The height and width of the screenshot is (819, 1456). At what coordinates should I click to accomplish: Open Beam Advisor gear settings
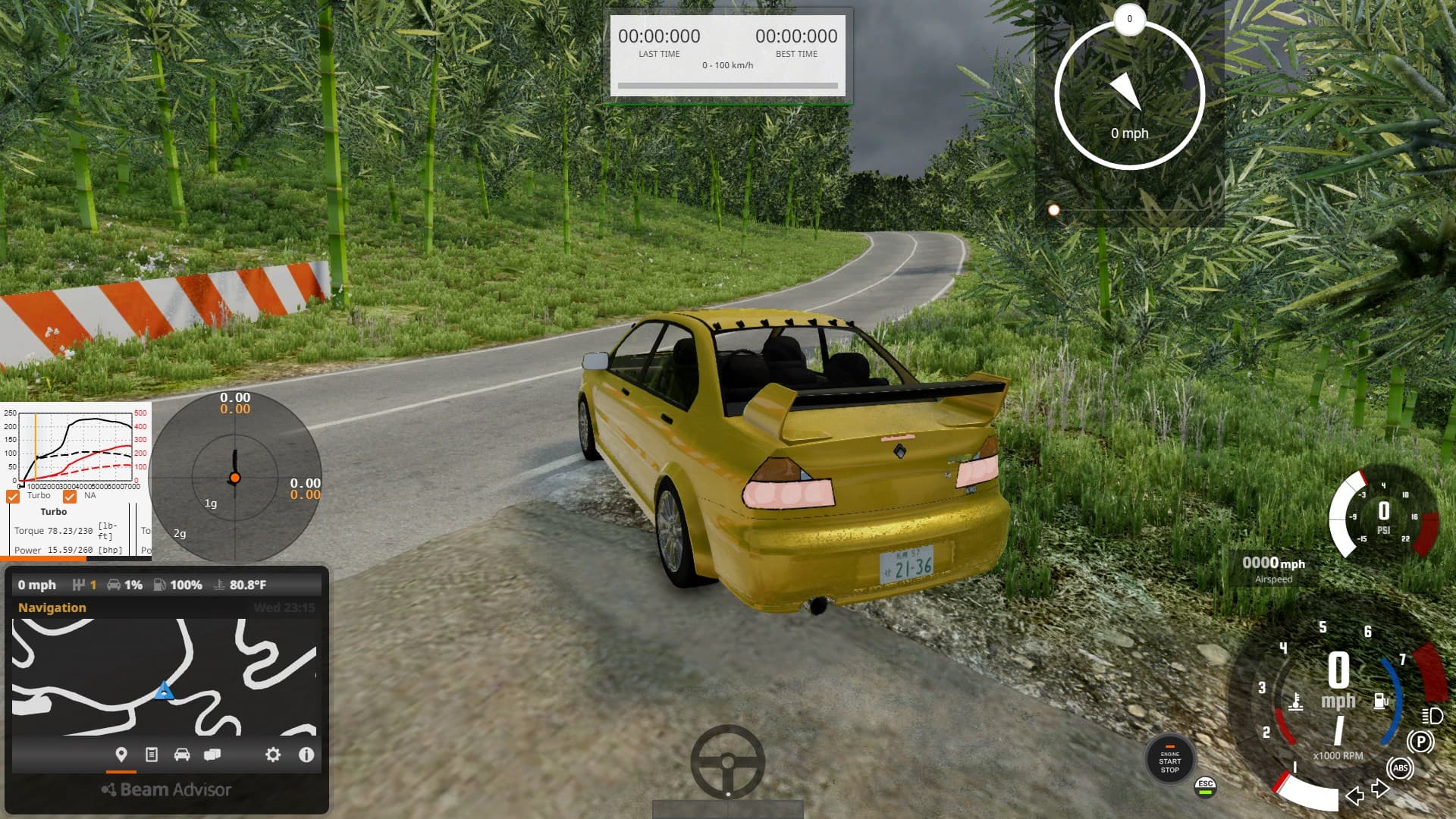pos(273,755)
